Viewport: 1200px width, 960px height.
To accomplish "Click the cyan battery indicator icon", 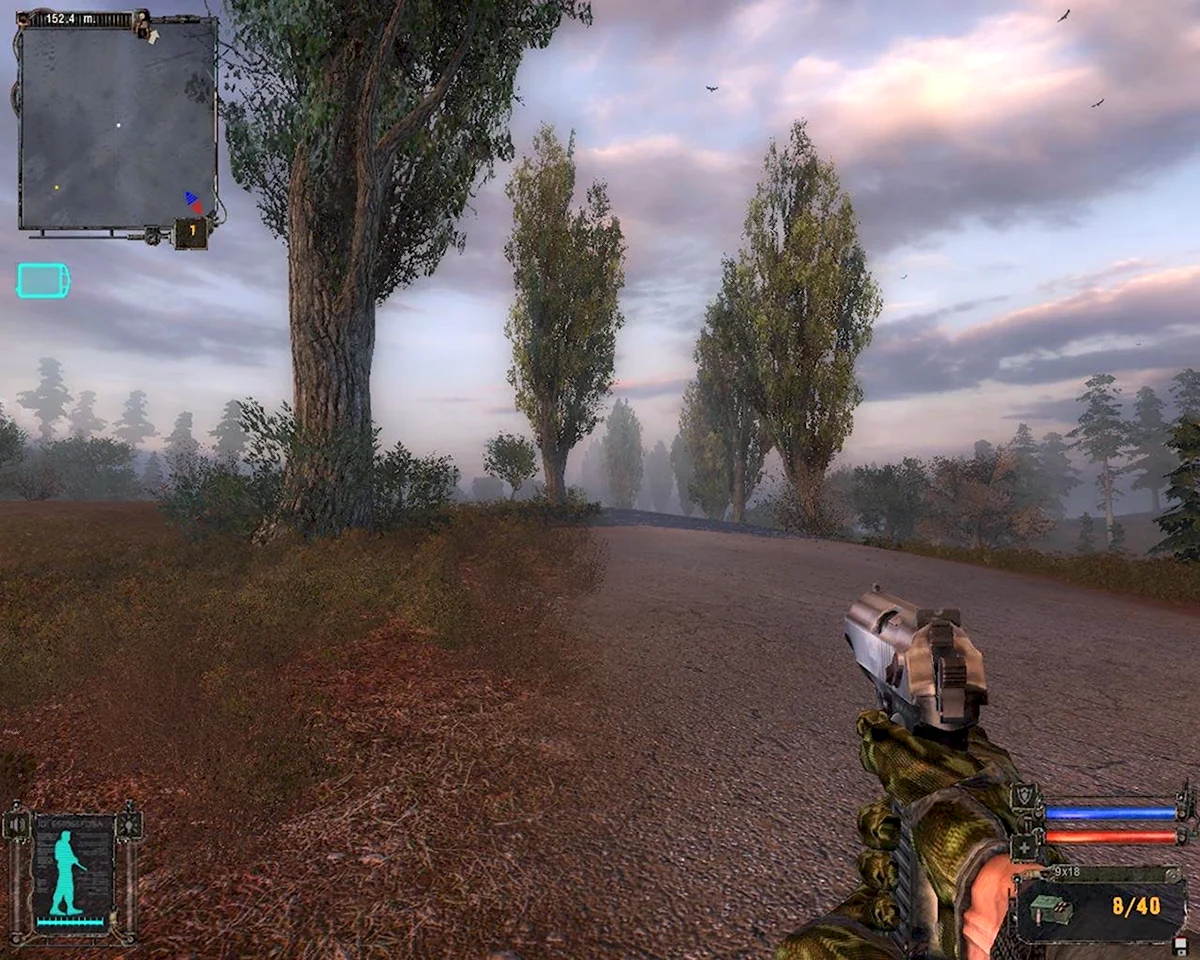I will tap(43, 281).
